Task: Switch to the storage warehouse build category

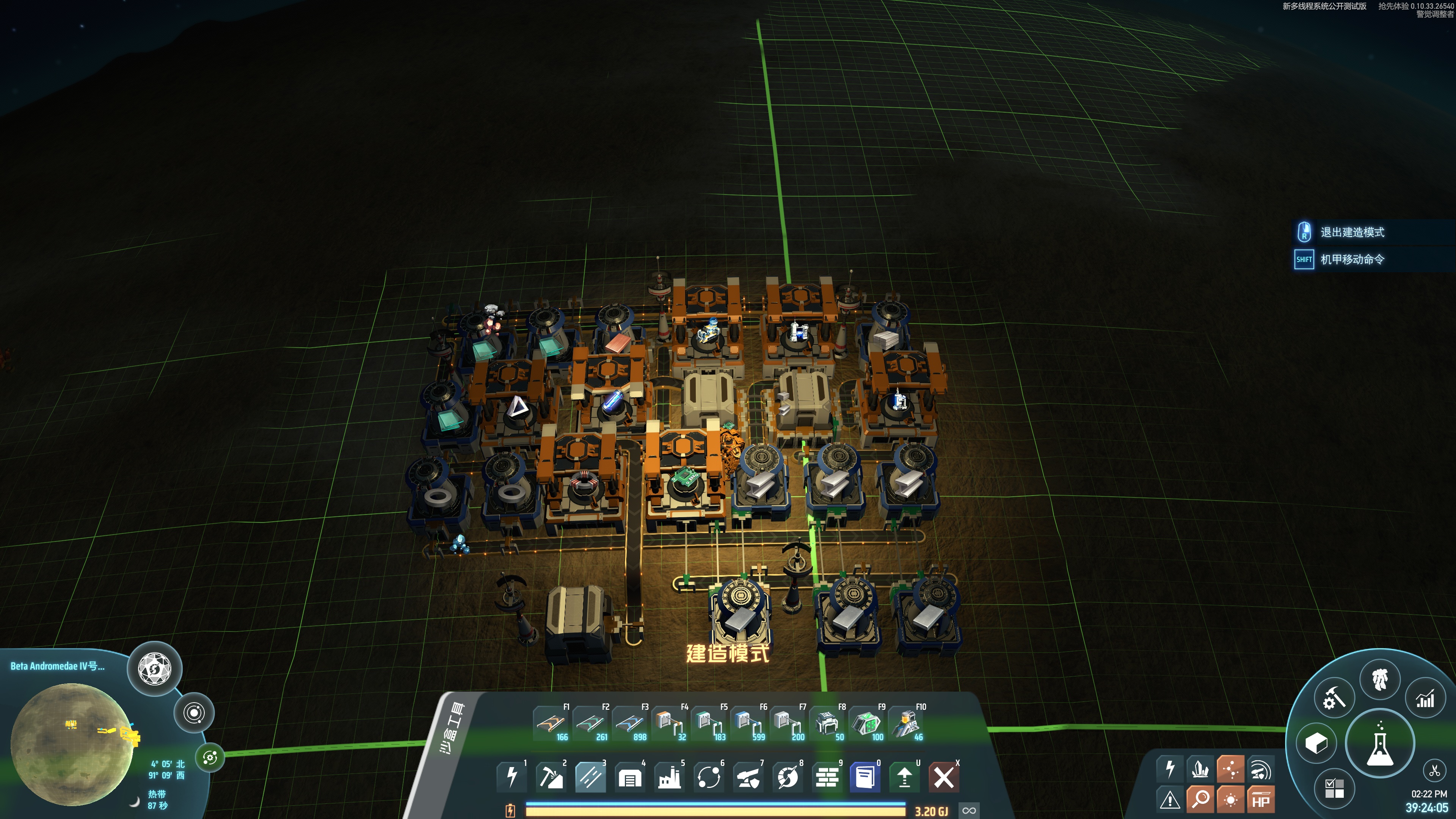Action: click(630, 777)
